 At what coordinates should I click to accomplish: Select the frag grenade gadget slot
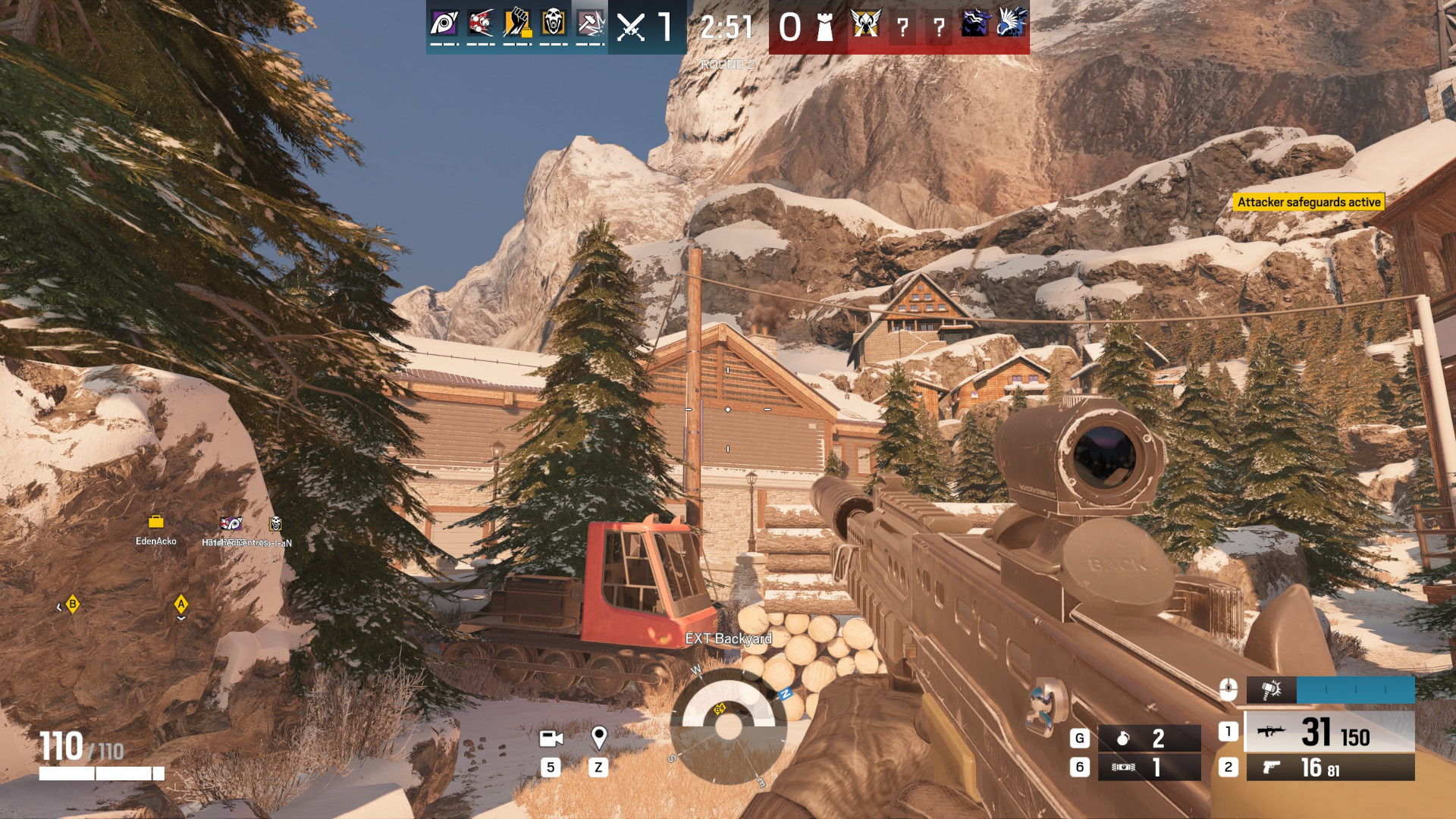[x=1148, y=738]
